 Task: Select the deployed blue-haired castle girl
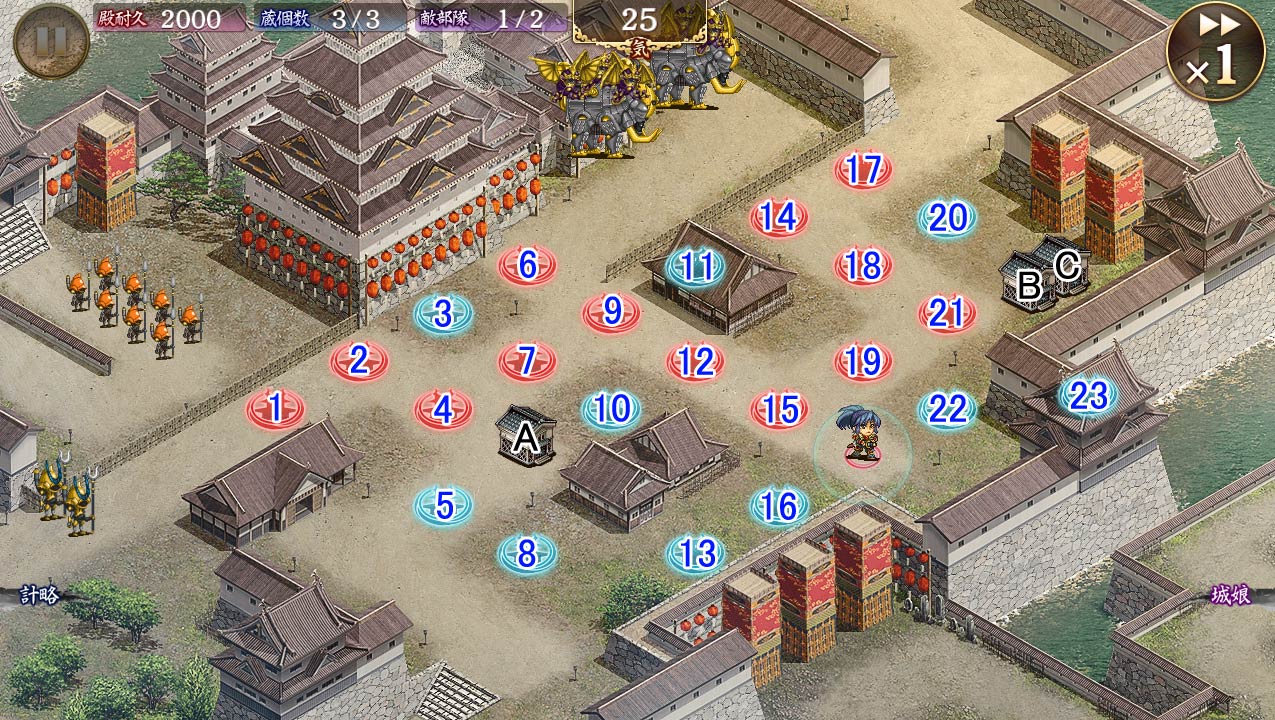(861, 437)
